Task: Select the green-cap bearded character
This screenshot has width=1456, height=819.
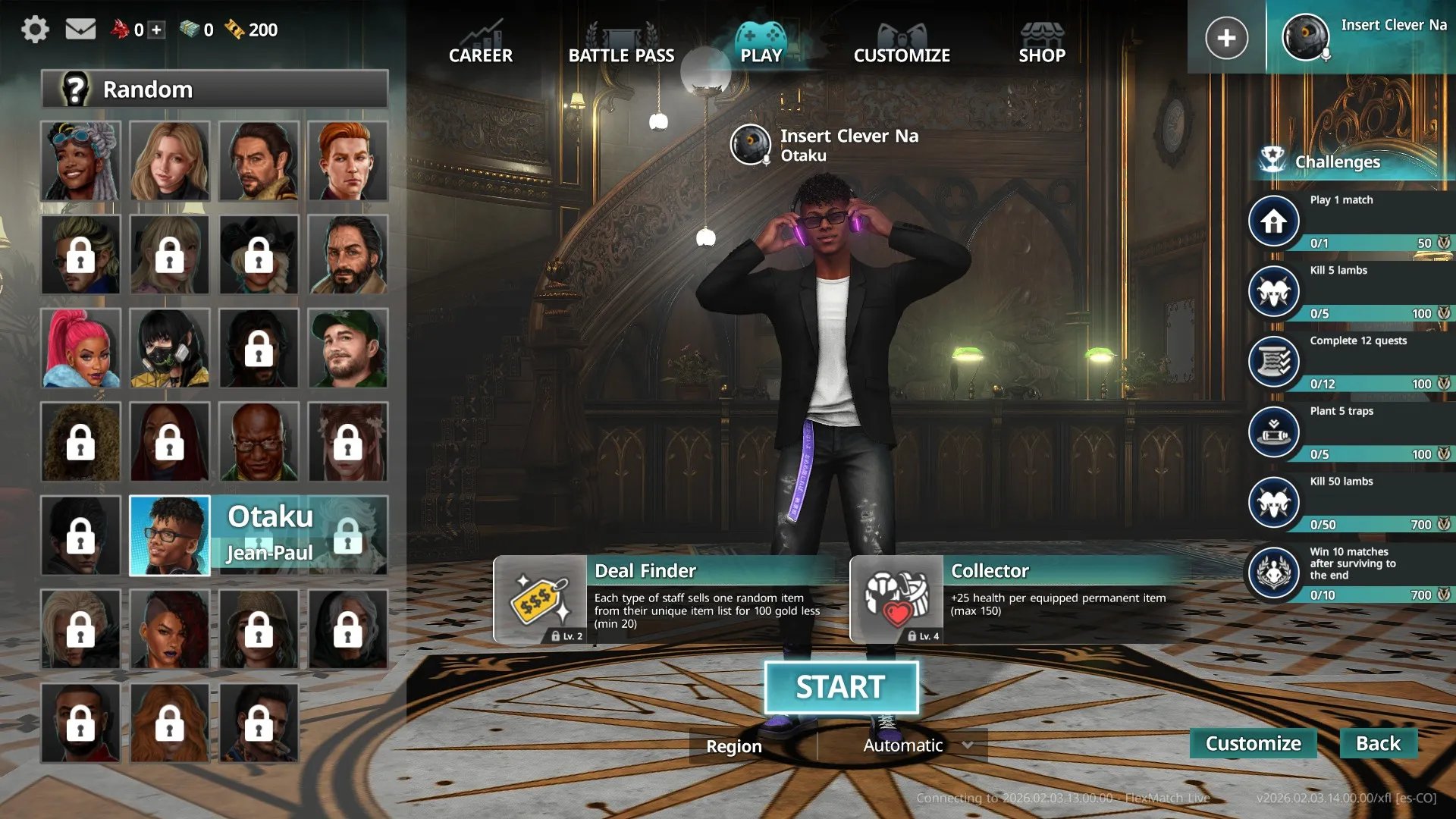Action: tap(348, 348)
